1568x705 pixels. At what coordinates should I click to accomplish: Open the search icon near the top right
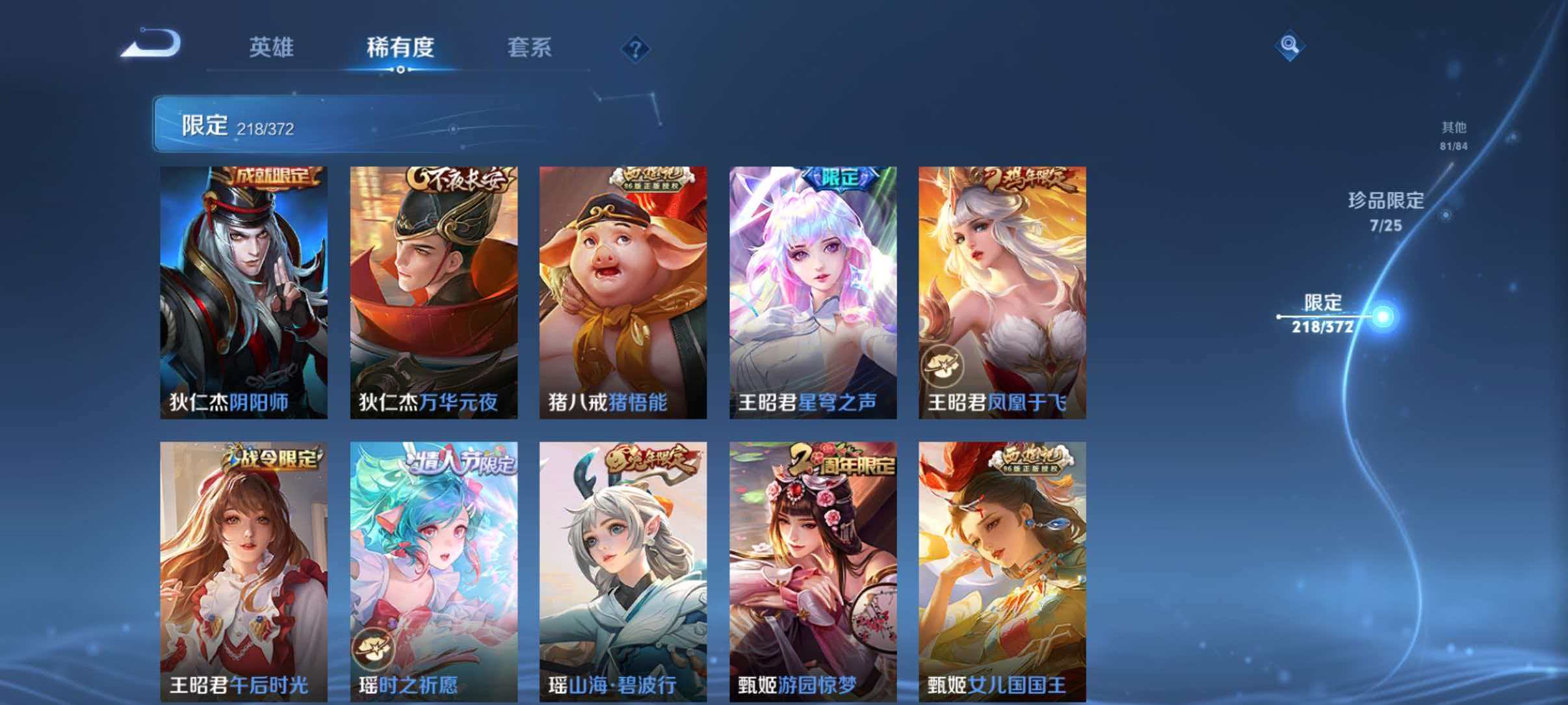pyautogui.click(x=1291, y=46)
